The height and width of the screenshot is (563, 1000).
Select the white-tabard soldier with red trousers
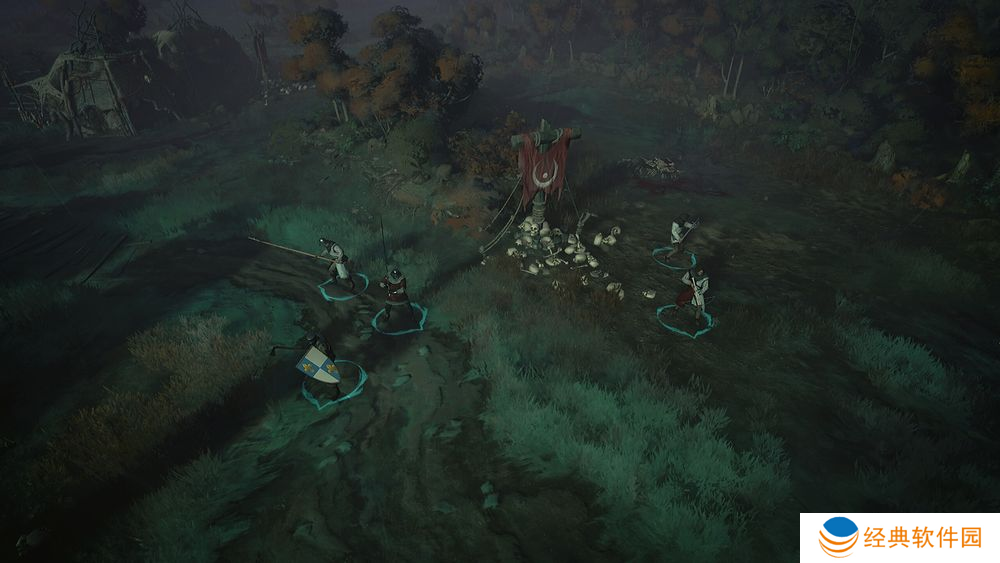[693, 293]
